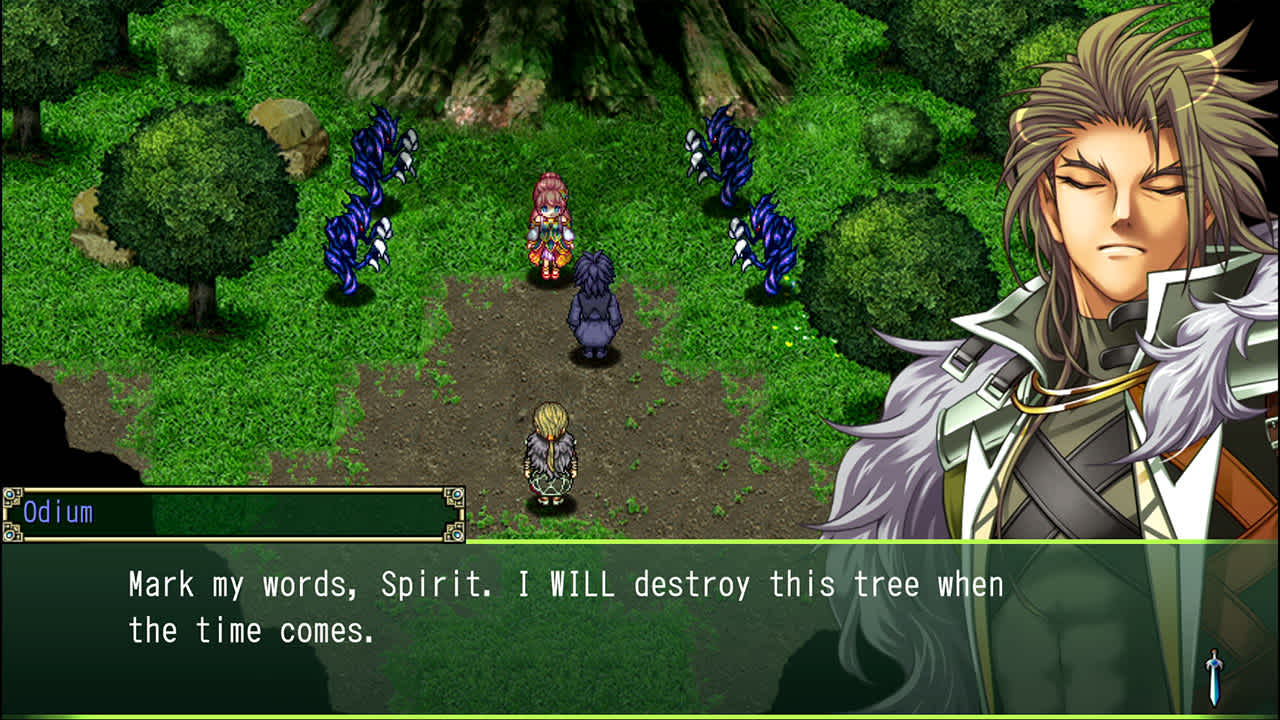Image resolution: width=1280 pixels, height=720 pixels.
Task: Click the thin green bar below the dialogue box
Action: pyautogui.click(x=640, y=714)
